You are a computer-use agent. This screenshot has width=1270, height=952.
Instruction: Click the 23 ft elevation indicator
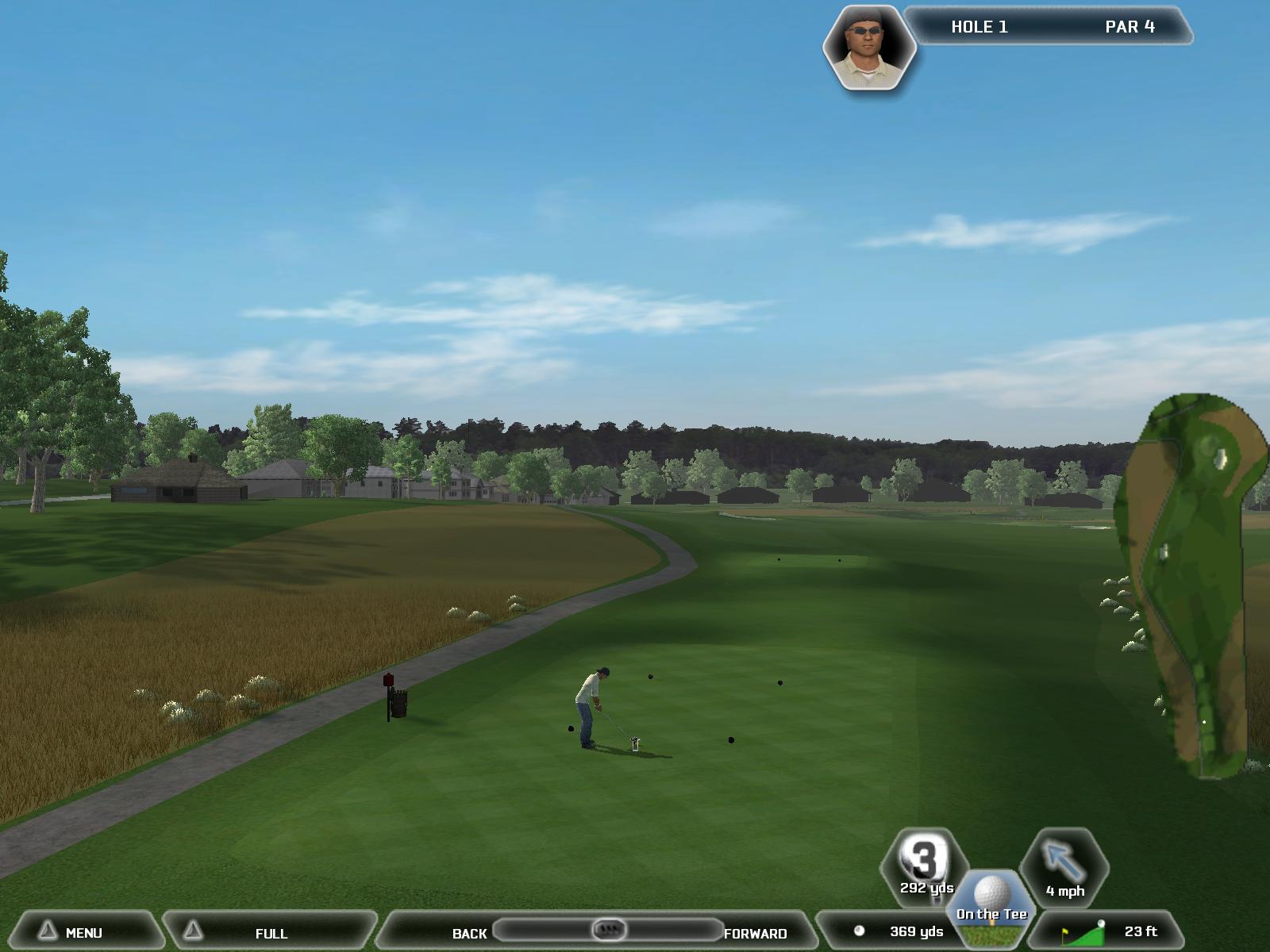tap(1111, 932)
